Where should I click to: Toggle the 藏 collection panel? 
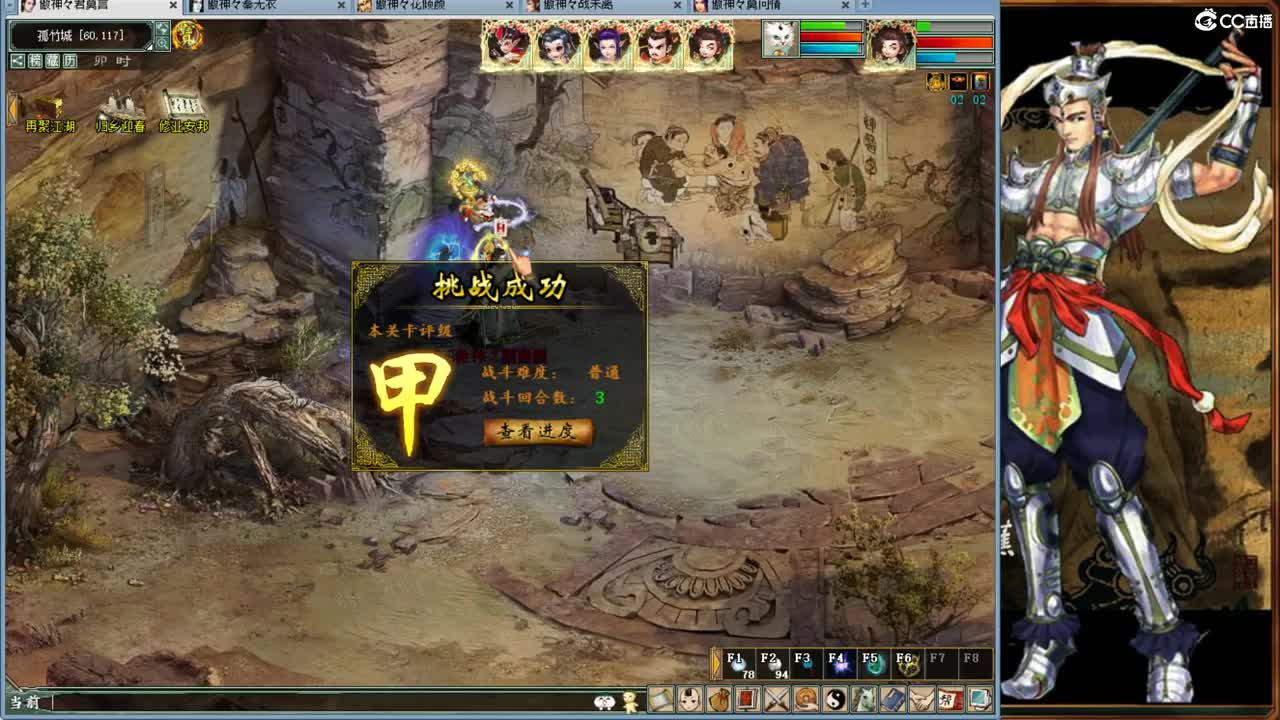[53, 60]
